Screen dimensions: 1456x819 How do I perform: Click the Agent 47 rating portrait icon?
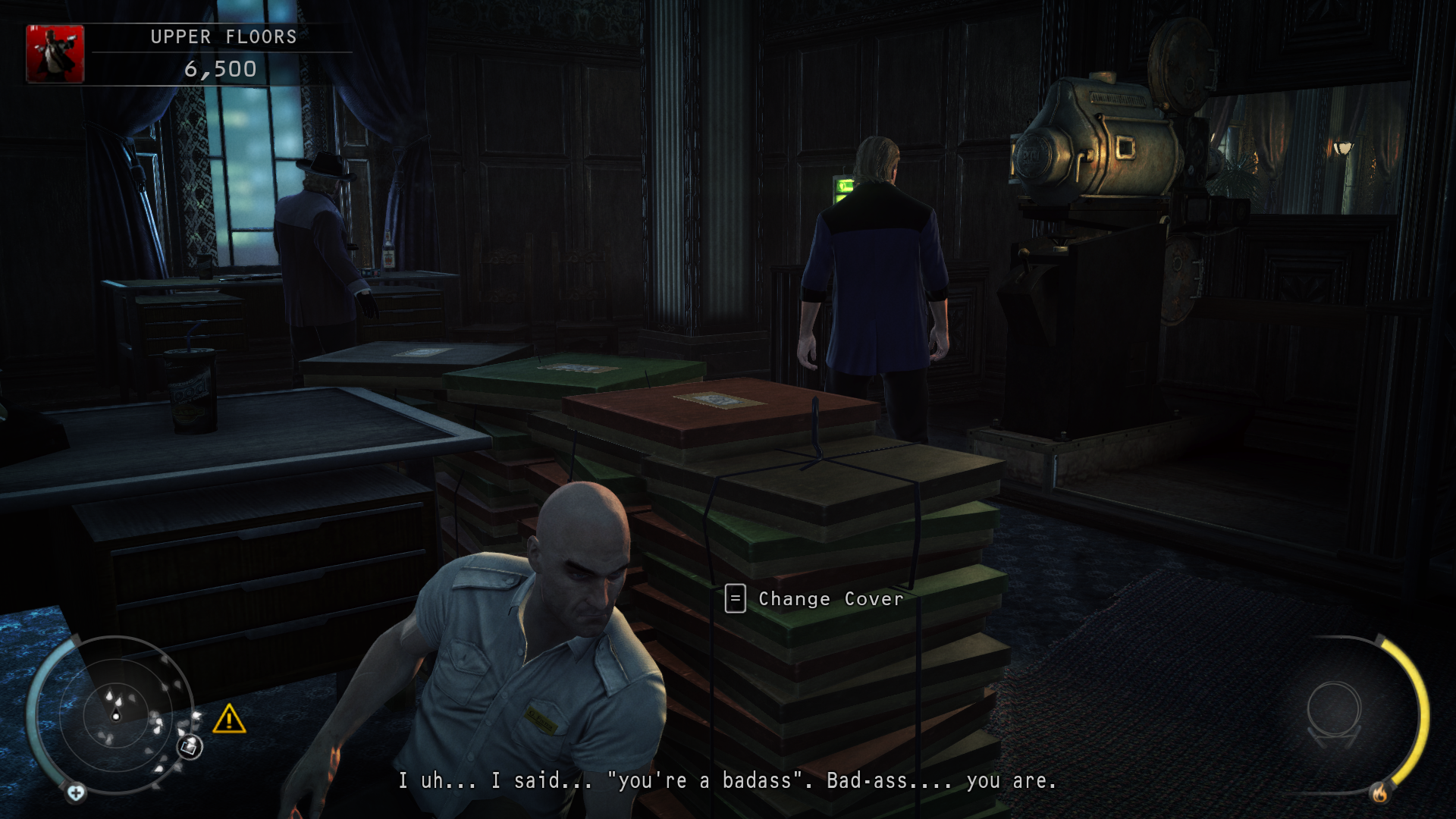coord(55,53)
